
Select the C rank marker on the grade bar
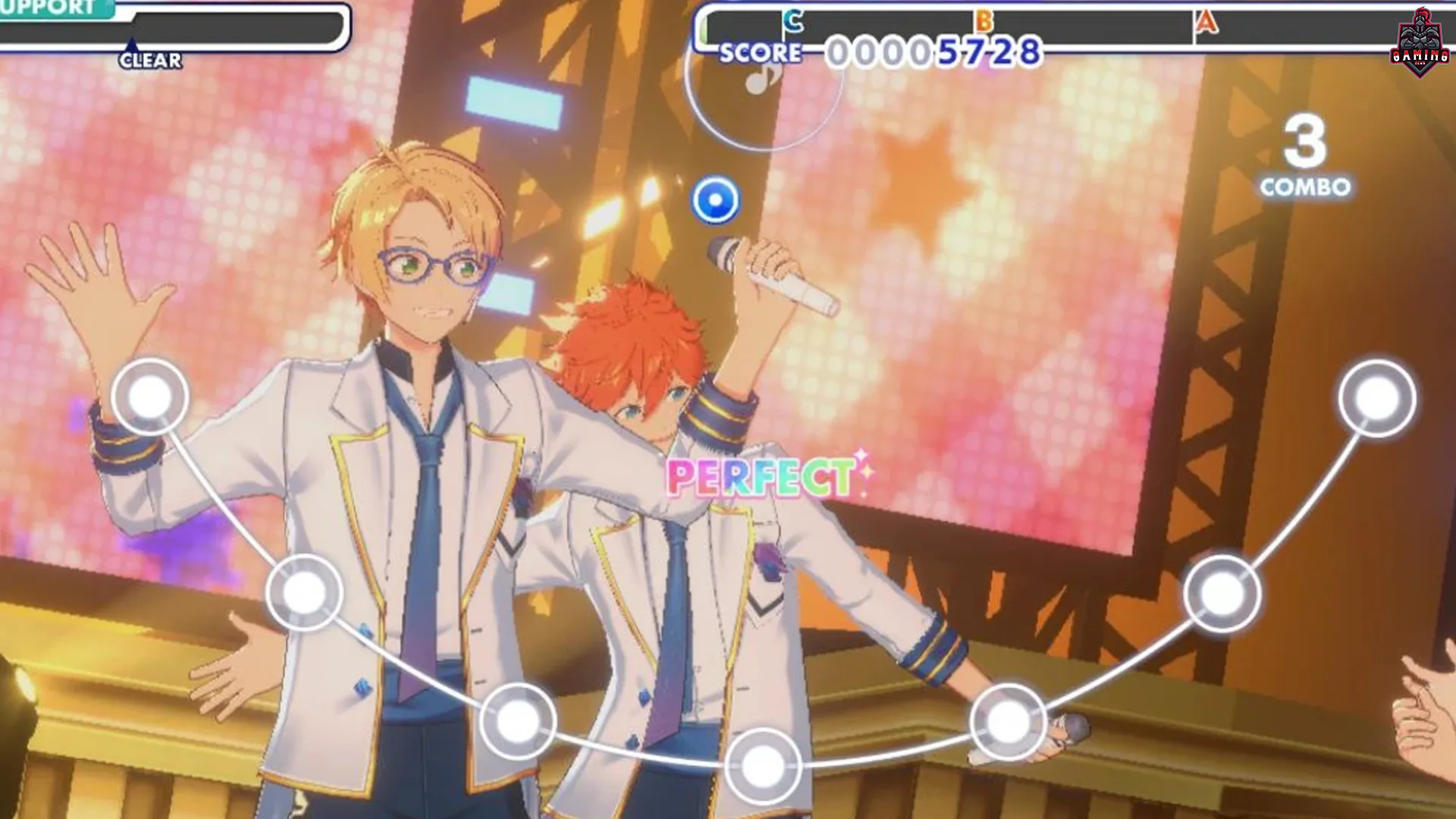point(792,20)
